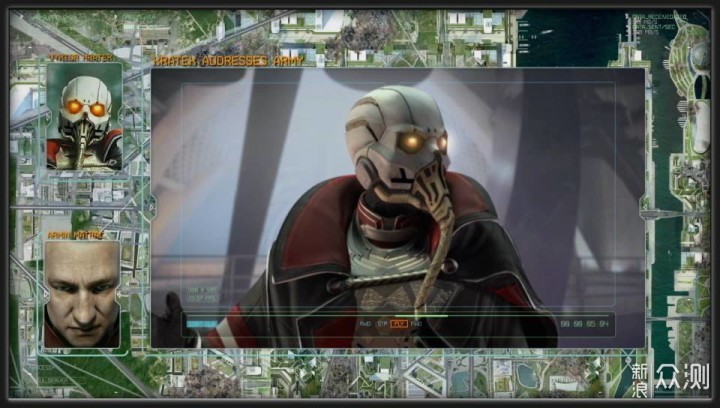
Task: Click the RWD rewind control
Action: [x=364, y=324]
